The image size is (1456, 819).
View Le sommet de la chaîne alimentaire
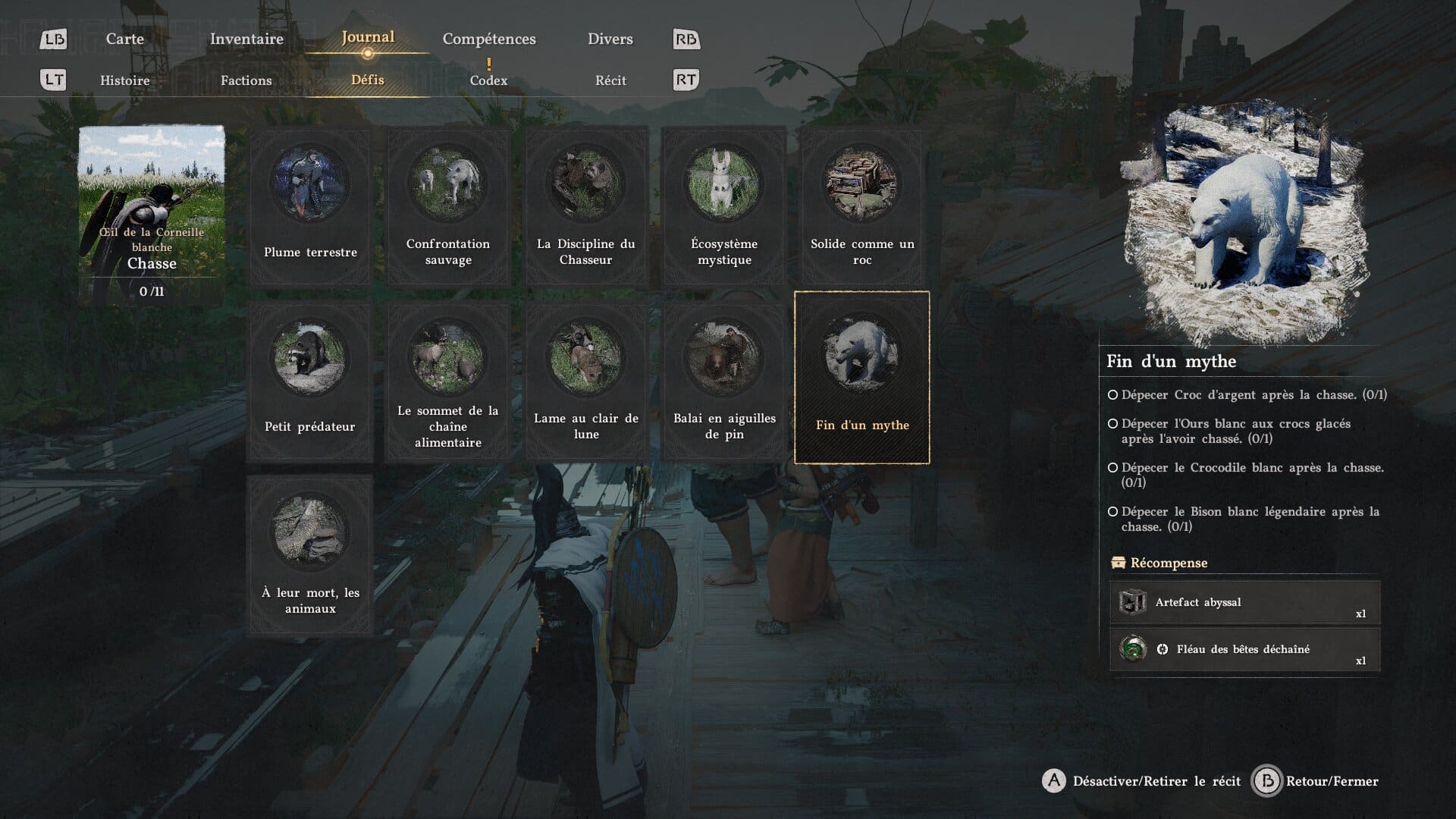coord(448,381)
